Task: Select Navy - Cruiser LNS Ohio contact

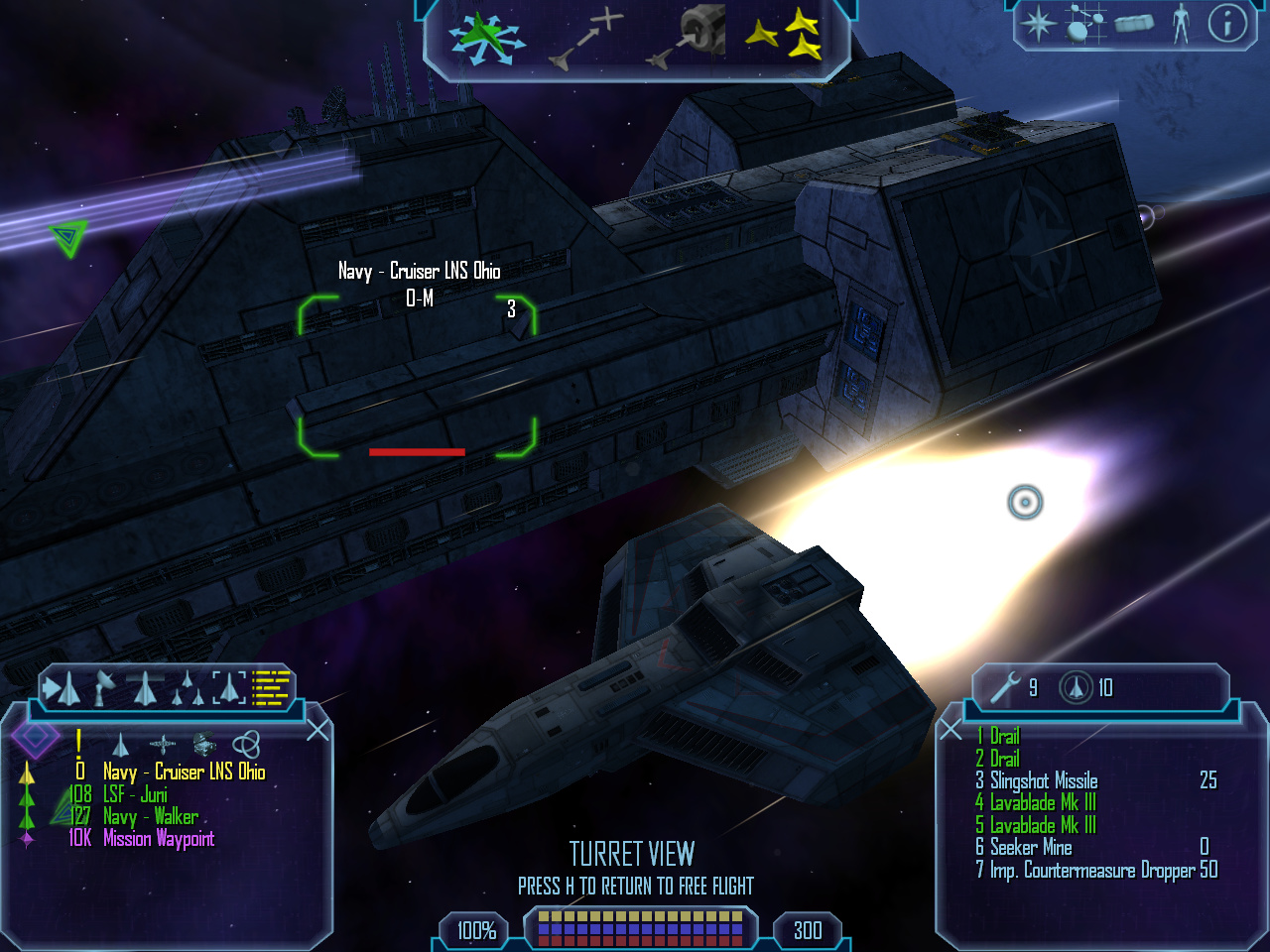Action: pos(184,772)
